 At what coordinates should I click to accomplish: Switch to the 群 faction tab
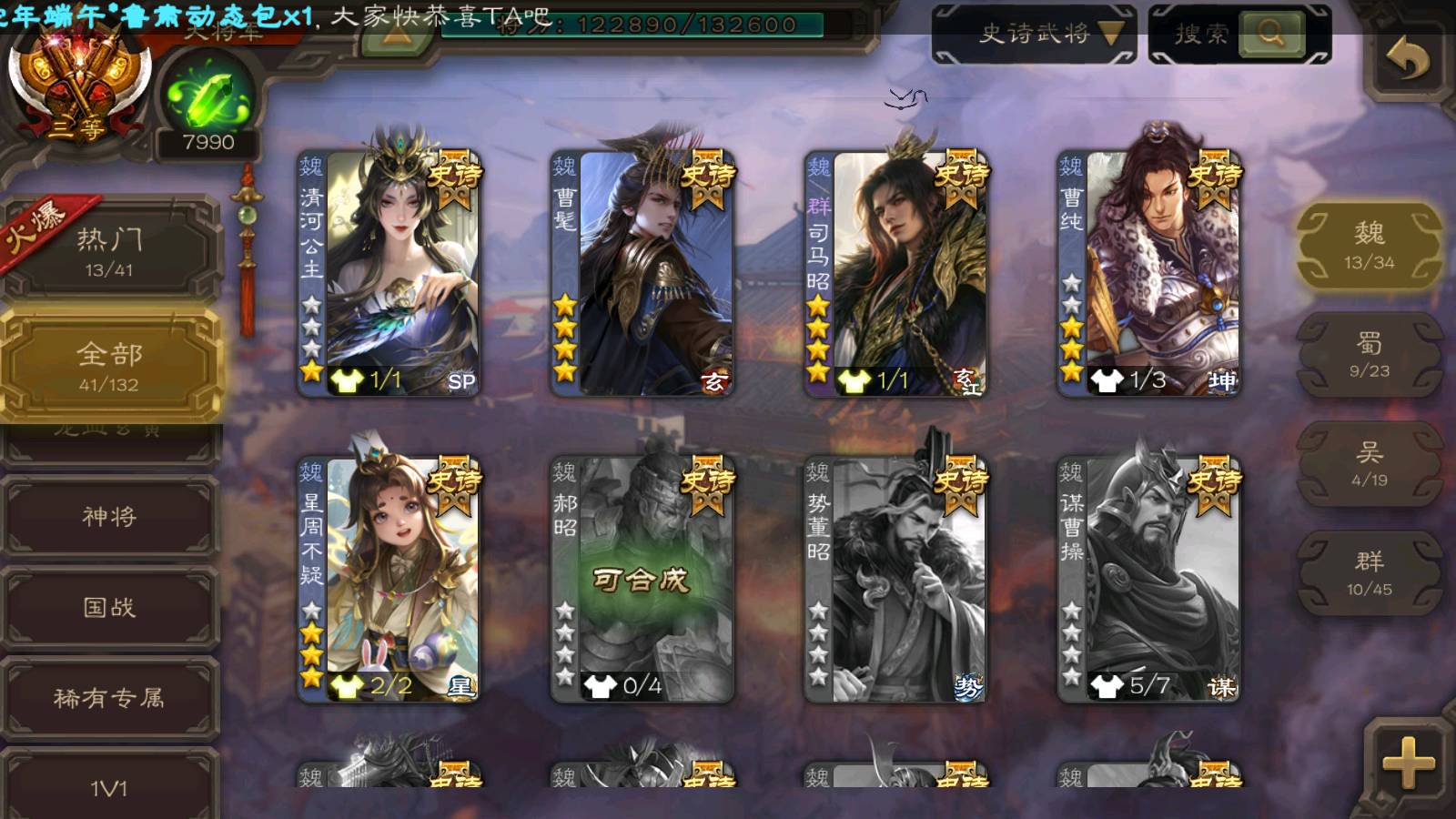pyautogui.click(x=1369, y=573)
